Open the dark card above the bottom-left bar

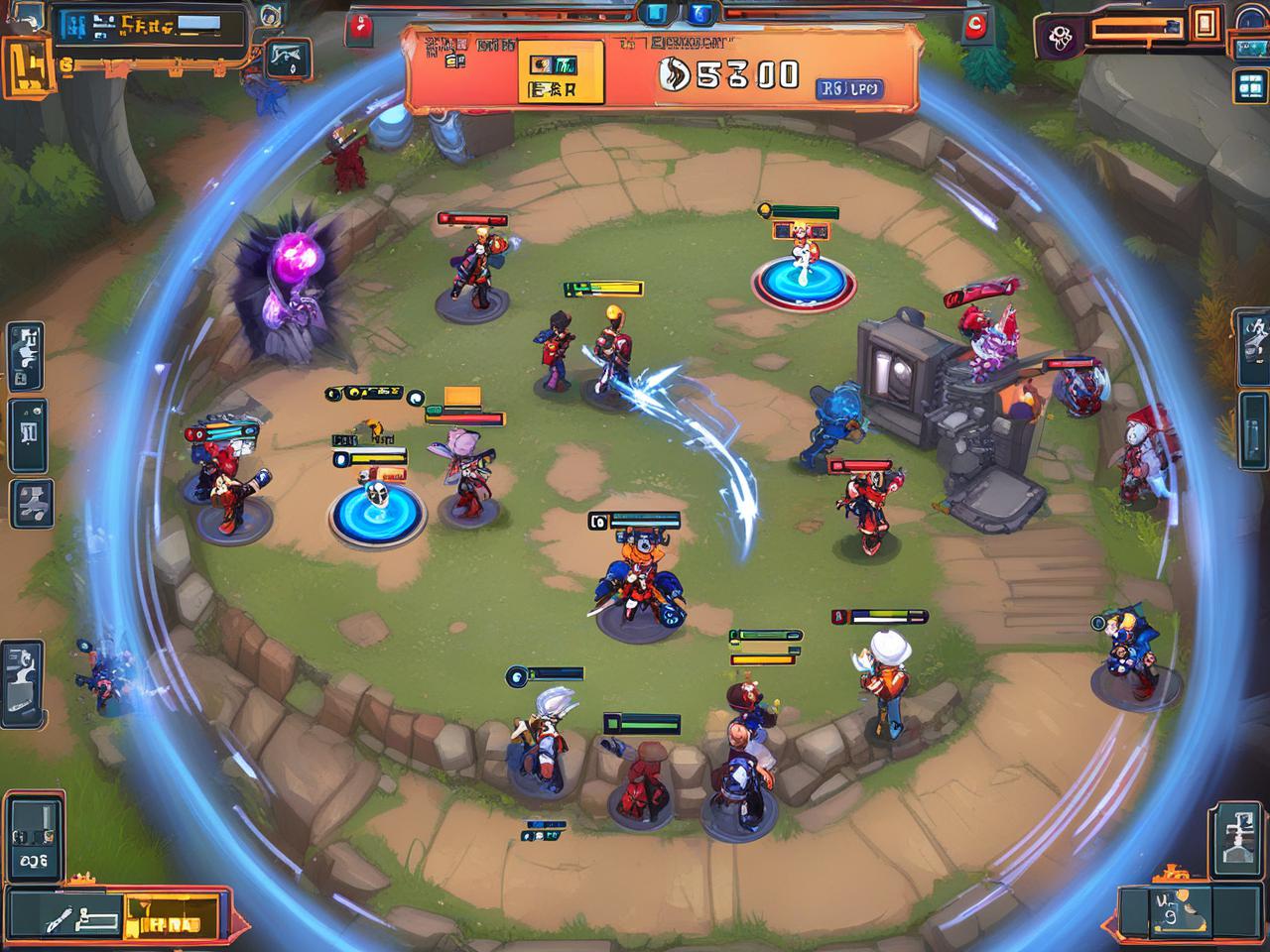33,838
